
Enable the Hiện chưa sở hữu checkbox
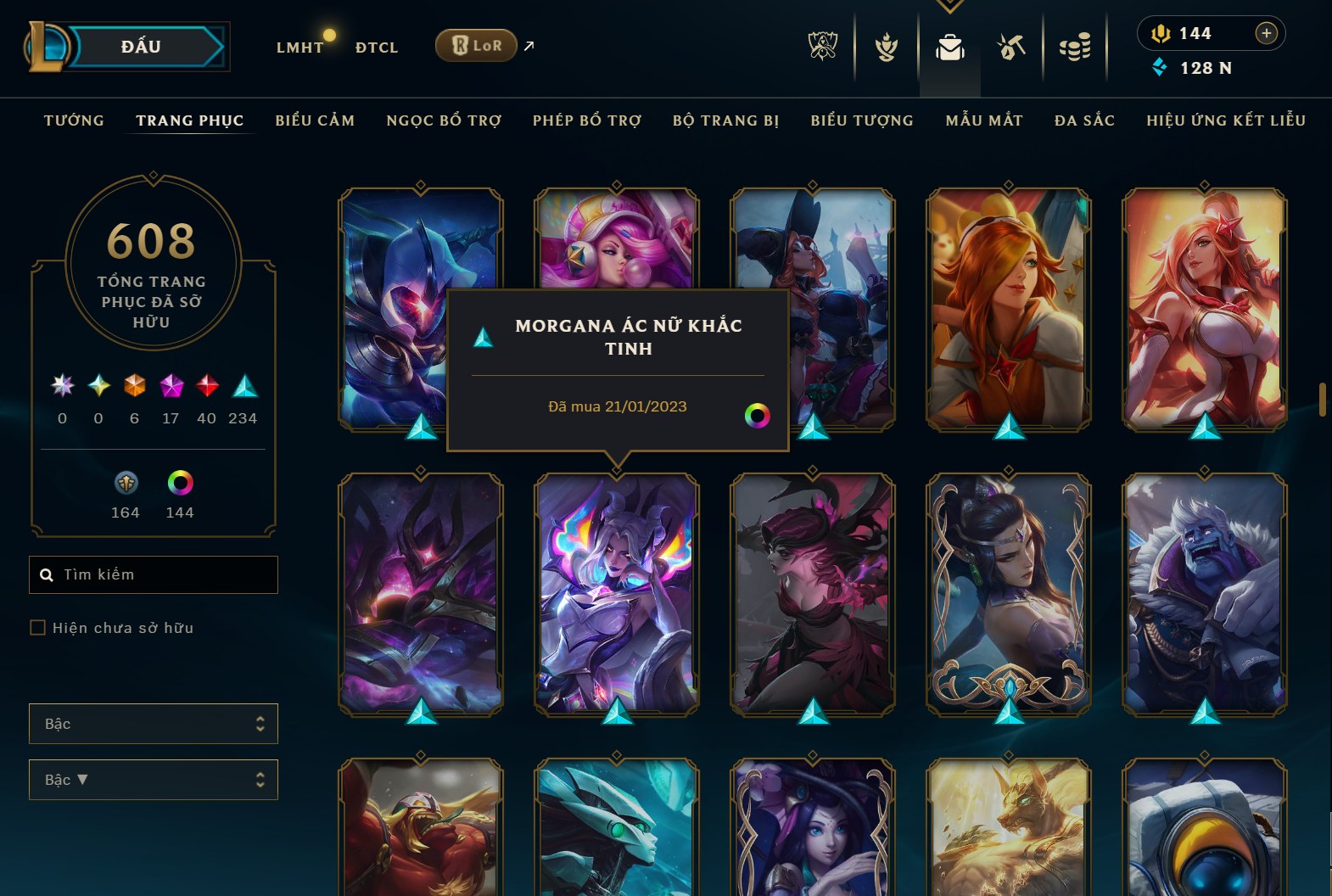[38, 627]
